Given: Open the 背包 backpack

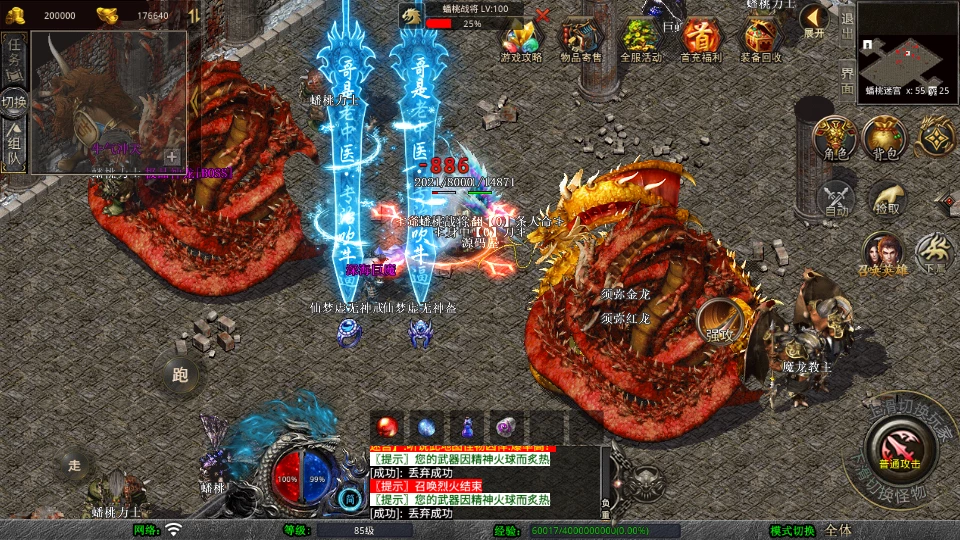Looking at the screenshot, I should click(x=885, y=138).
